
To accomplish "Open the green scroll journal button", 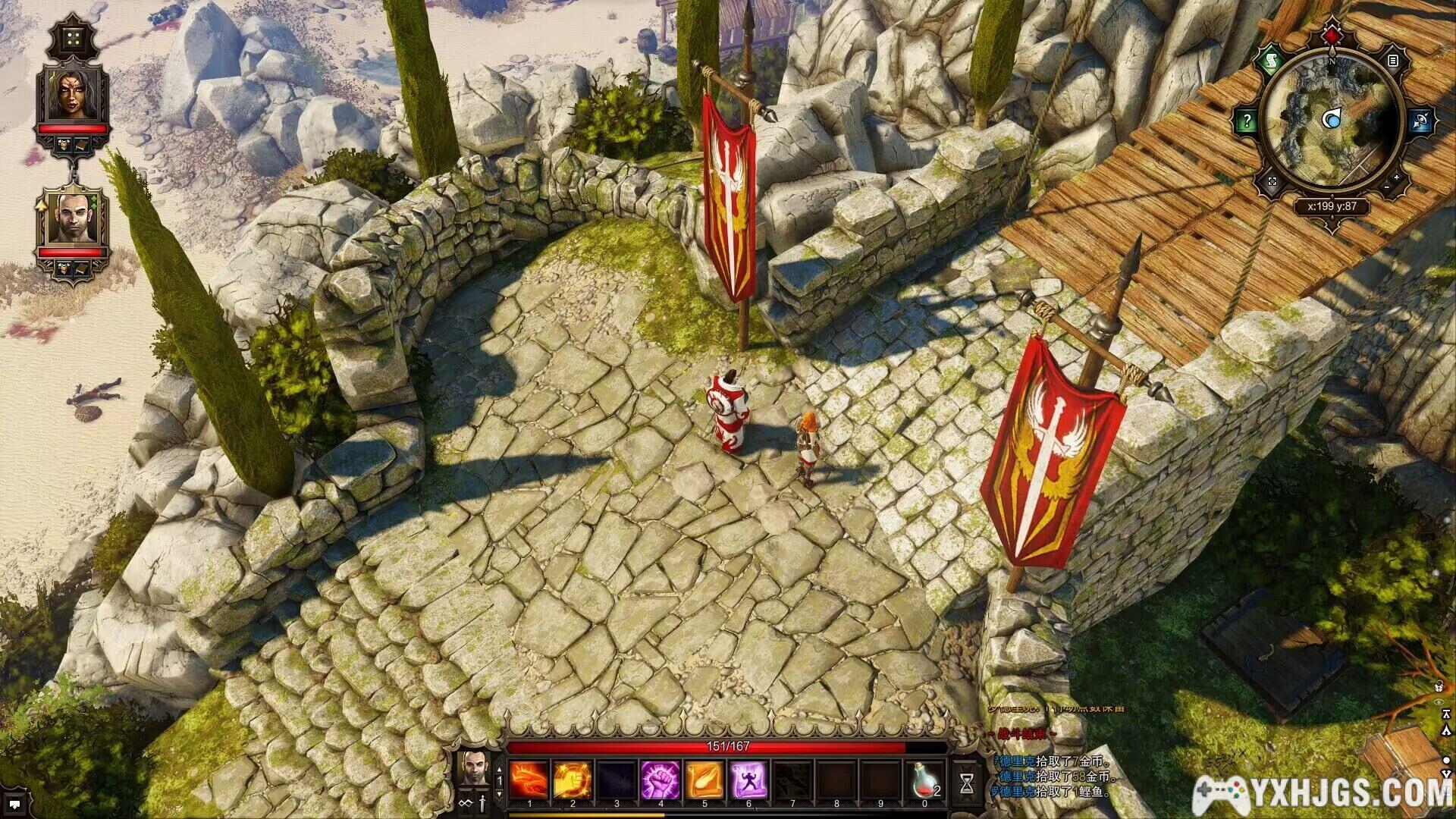I will pos(1269,59).
